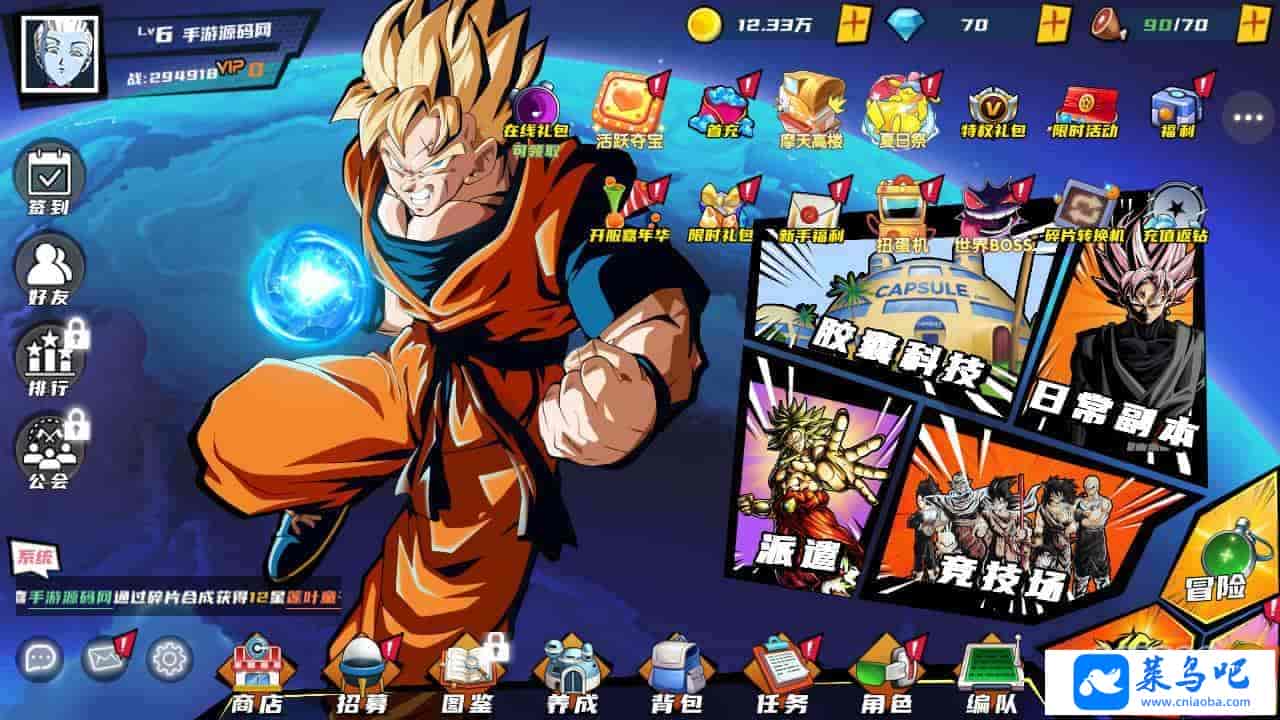The width and height of the screenshot is (1280, 720).
Task: Open the mail envelope icon
Action: 105,658
